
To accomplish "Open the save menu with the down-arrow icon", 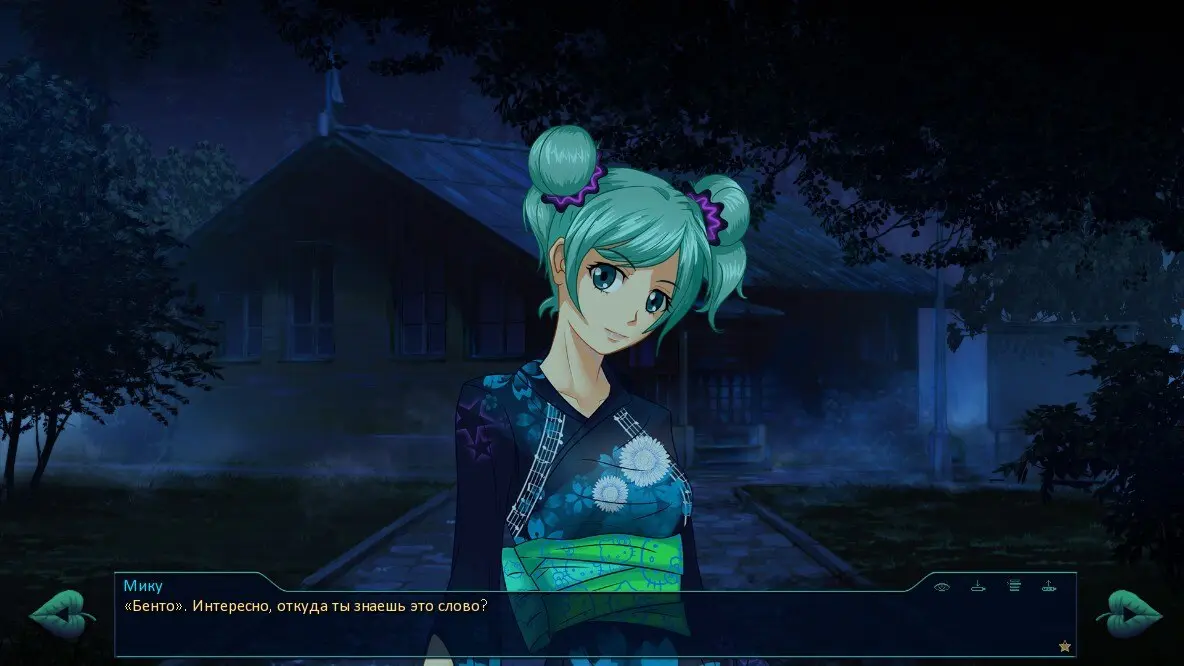I will point(978,587).
